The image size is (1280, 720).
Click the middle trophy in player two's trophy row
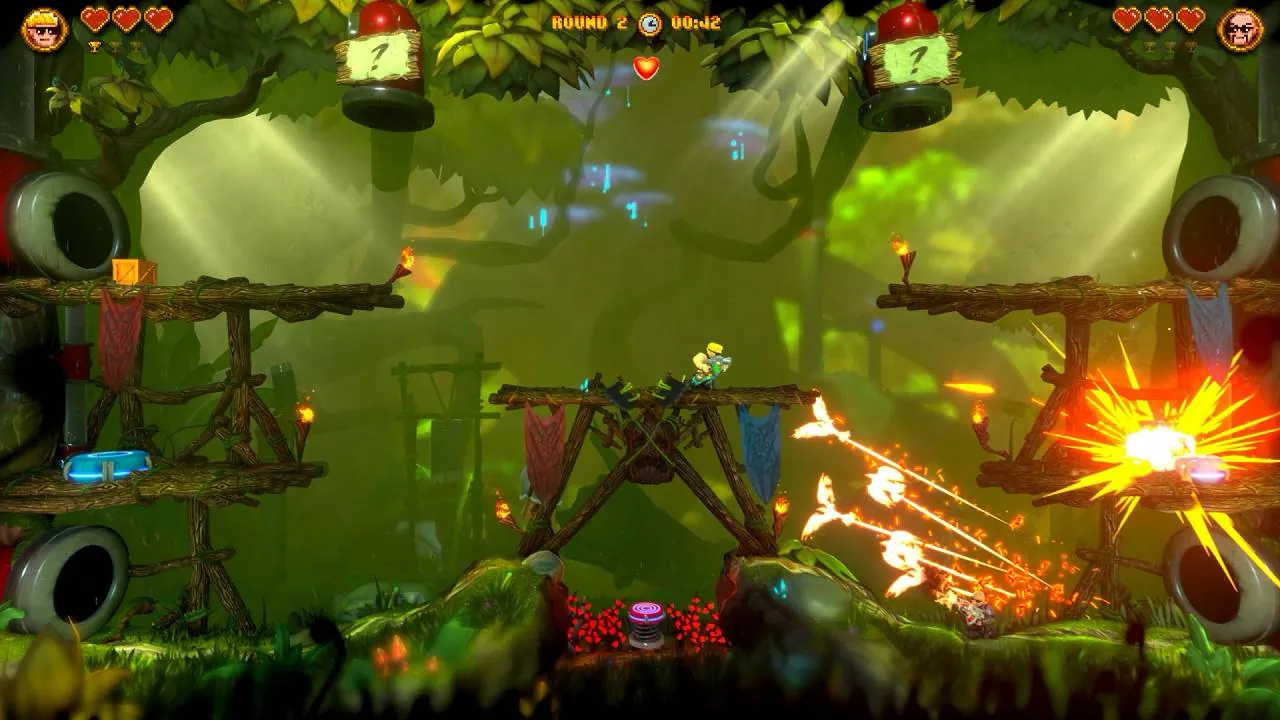pyautogui.click(x=1170, y=47)
